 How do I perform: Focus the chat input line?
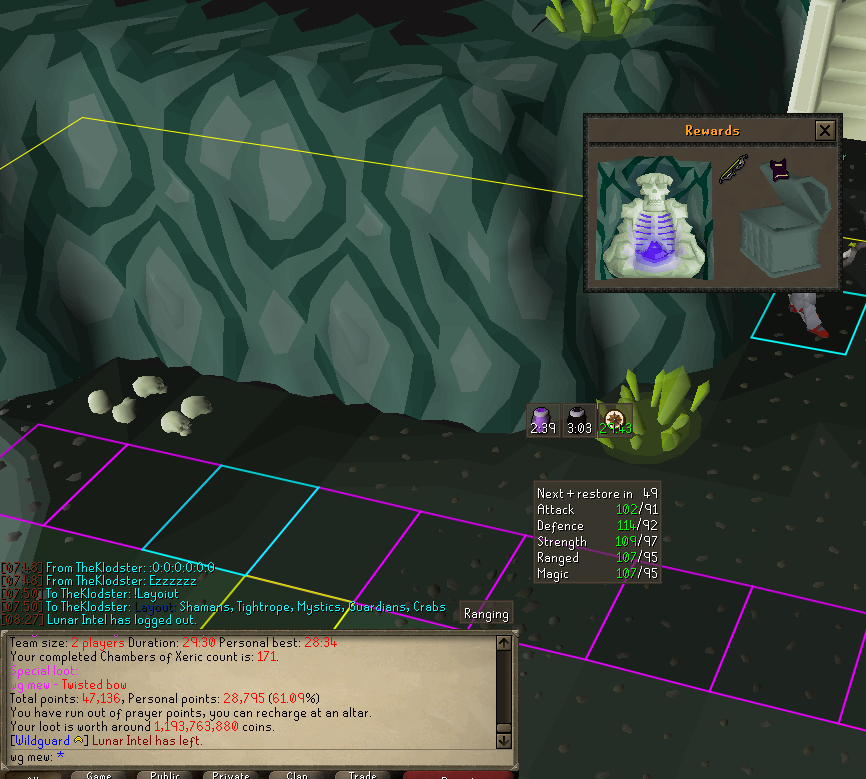pos(250,757)
